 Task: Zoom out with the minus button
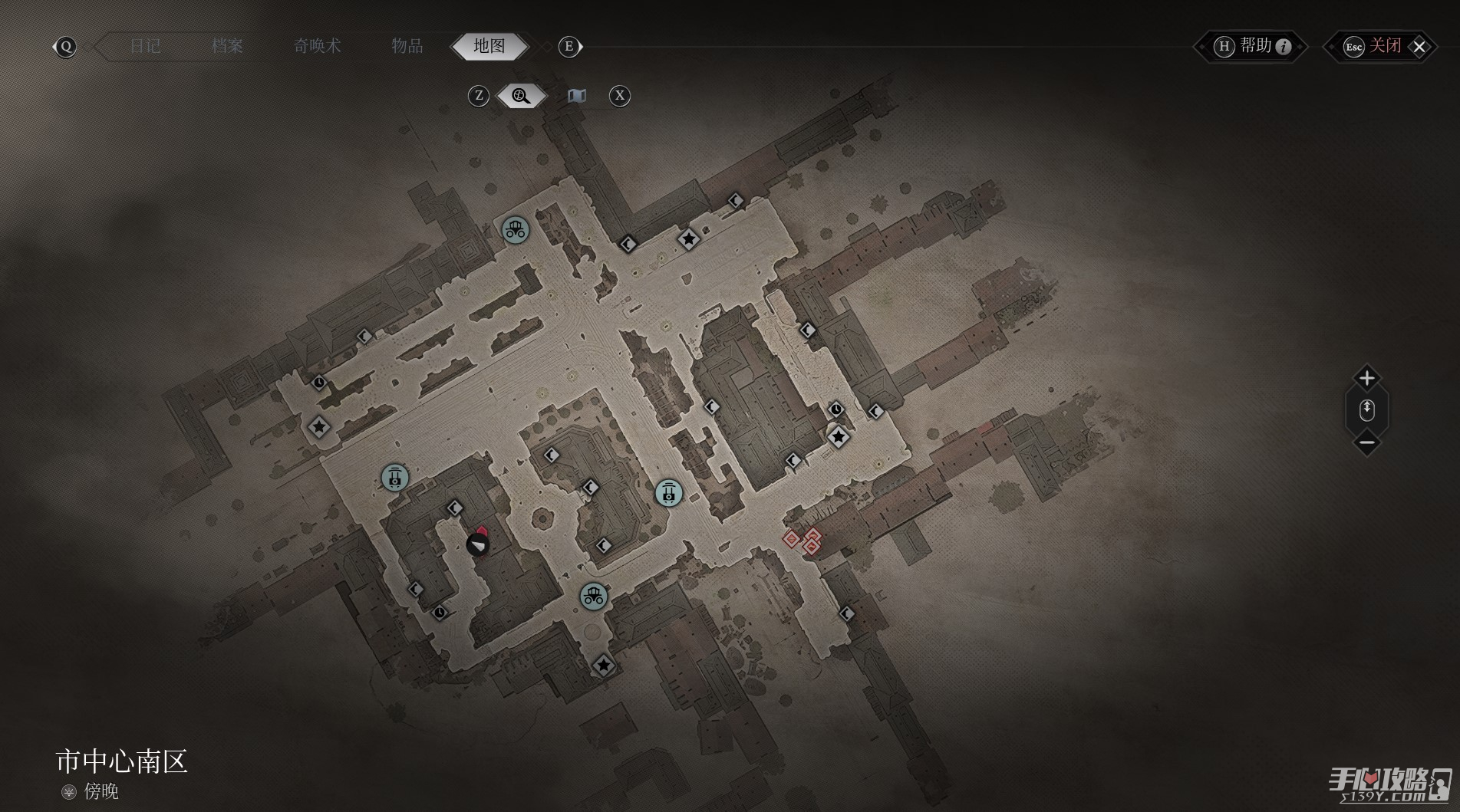pos(1366,442)
